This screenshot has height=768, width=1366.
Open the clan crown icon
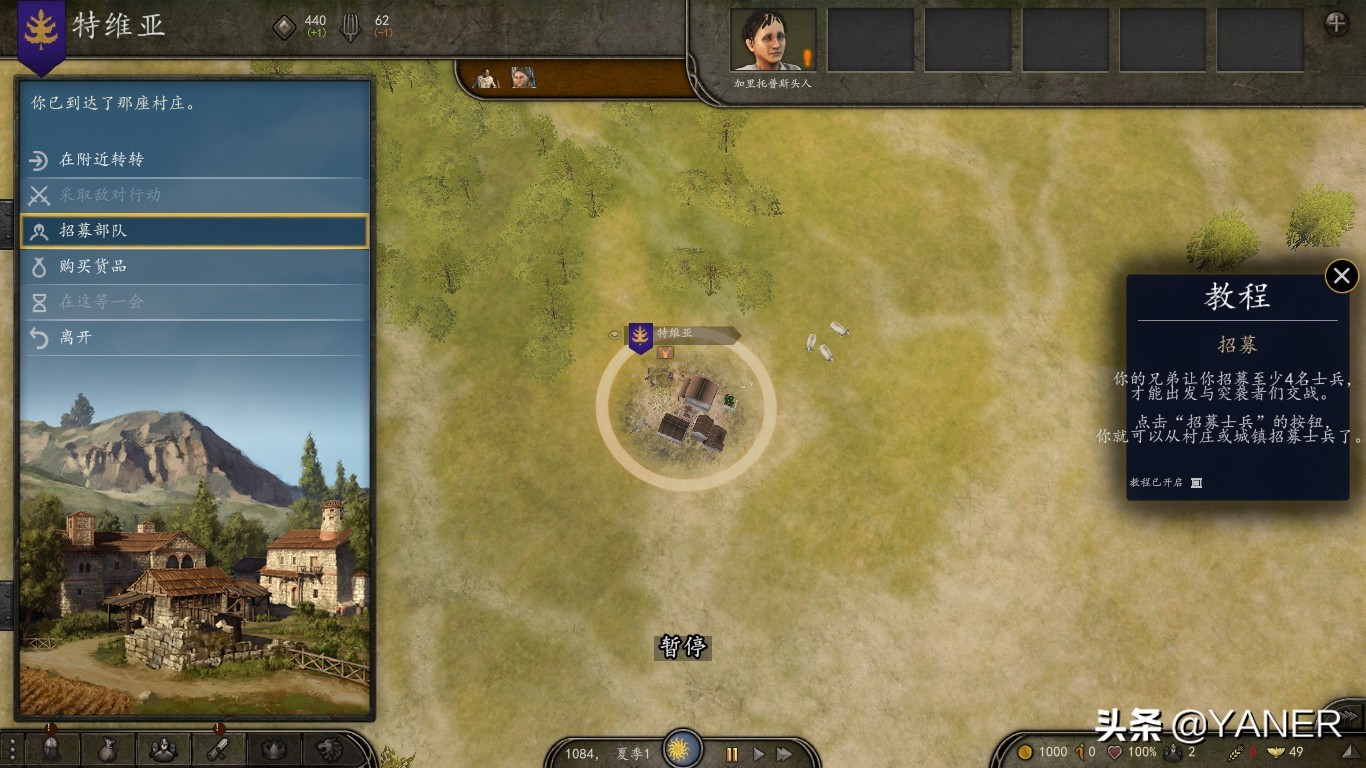click(274, 748)
